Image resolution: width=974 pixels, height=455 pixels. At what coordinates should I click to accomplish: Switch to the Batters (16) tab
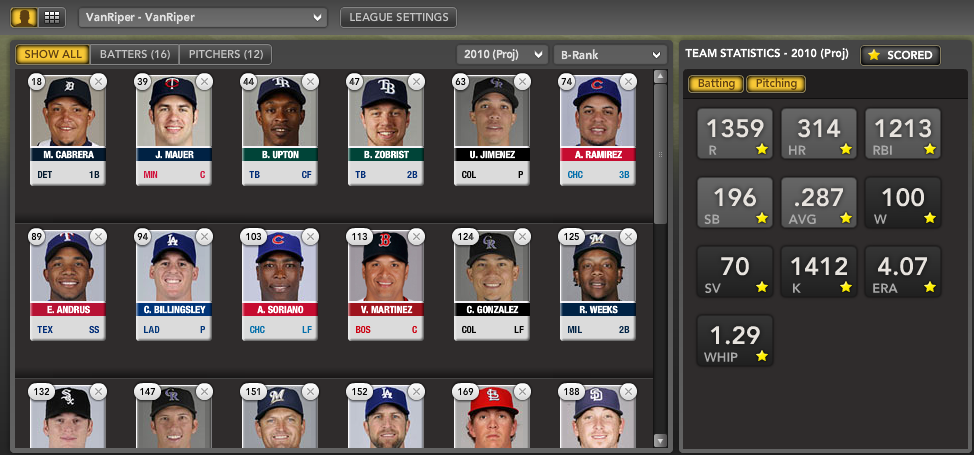pos(135,54)
